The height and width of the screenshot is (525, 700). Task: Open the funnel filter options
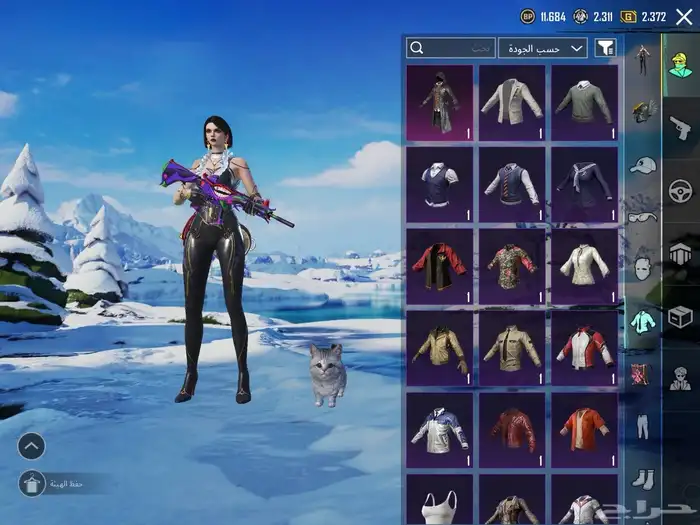click(x=605, y=47)
